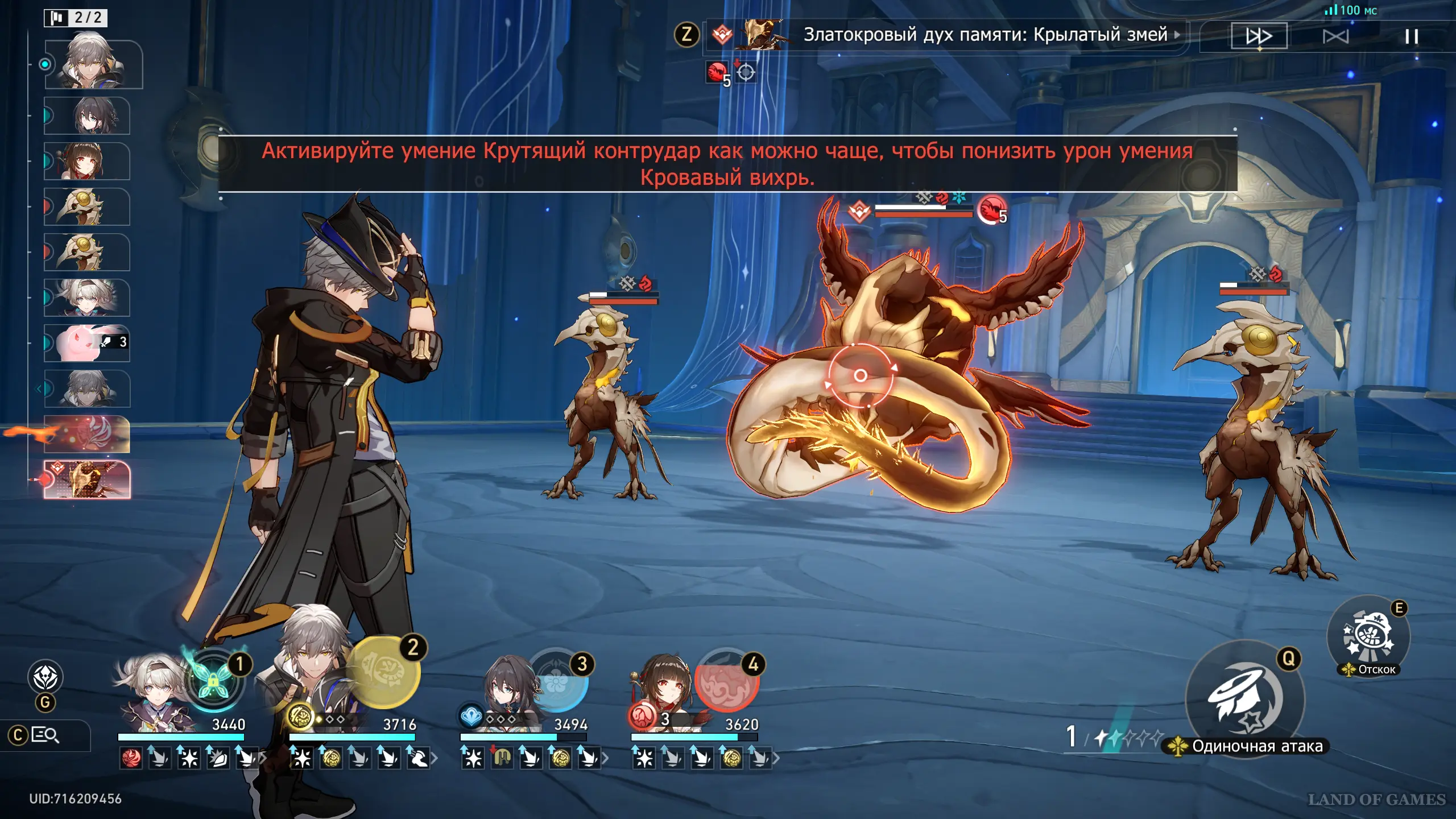Select the pink creature turn-order card
1456x819 pixels.
pos(87,344)
